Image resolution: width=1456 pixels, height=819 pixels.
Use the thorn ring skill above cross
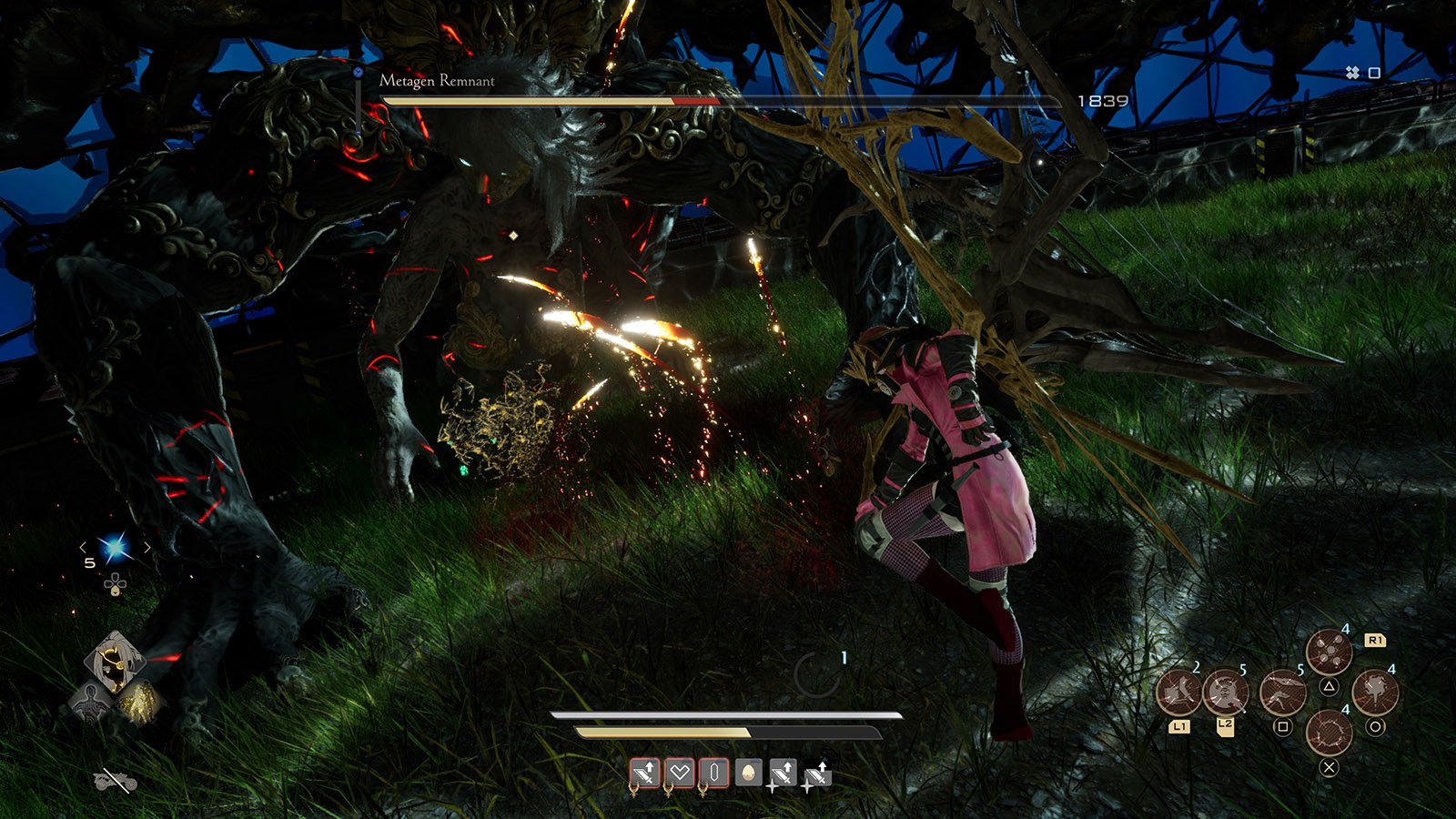[1329, 733]
